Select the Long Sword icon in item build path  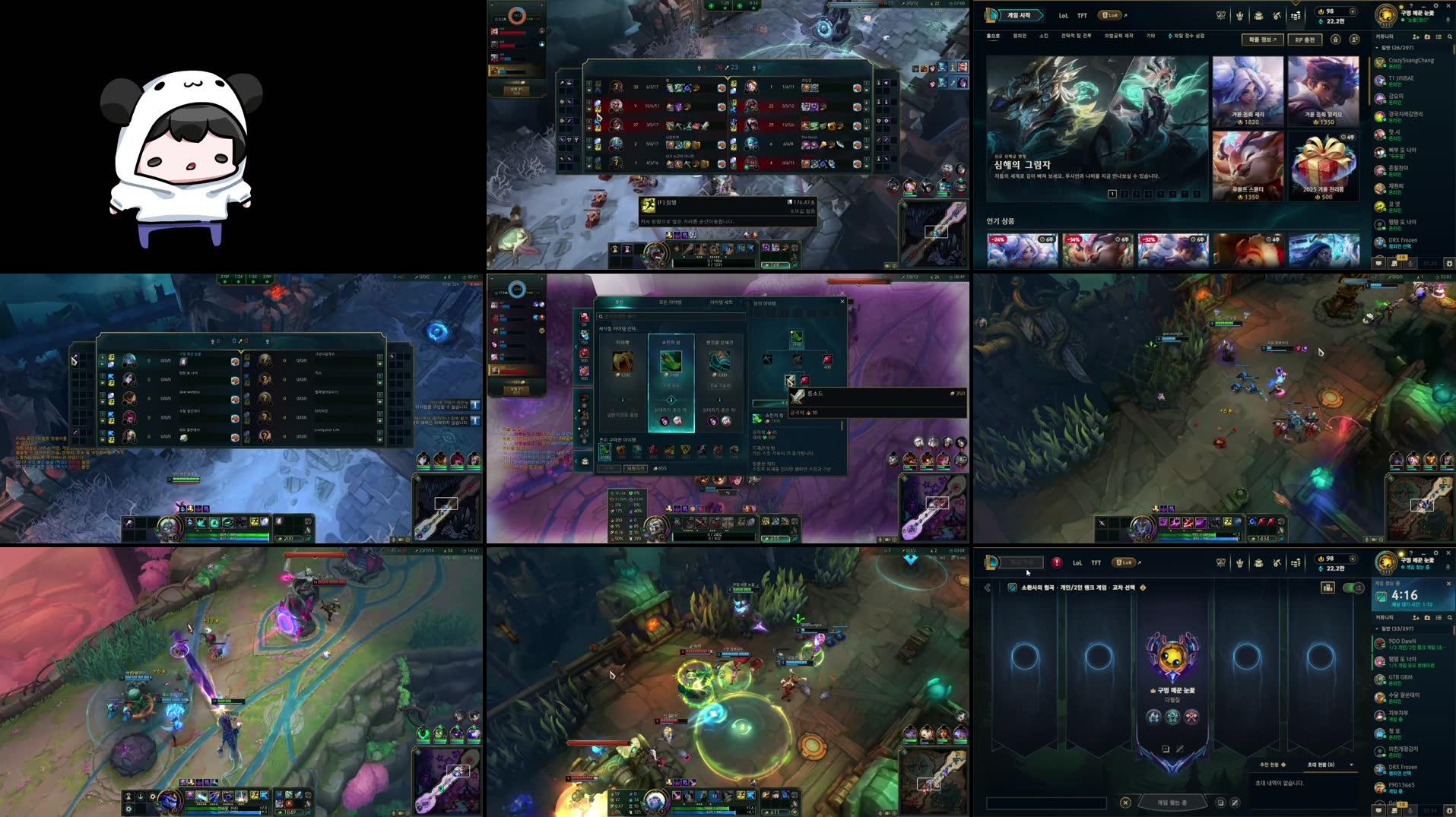click(790, 381)
